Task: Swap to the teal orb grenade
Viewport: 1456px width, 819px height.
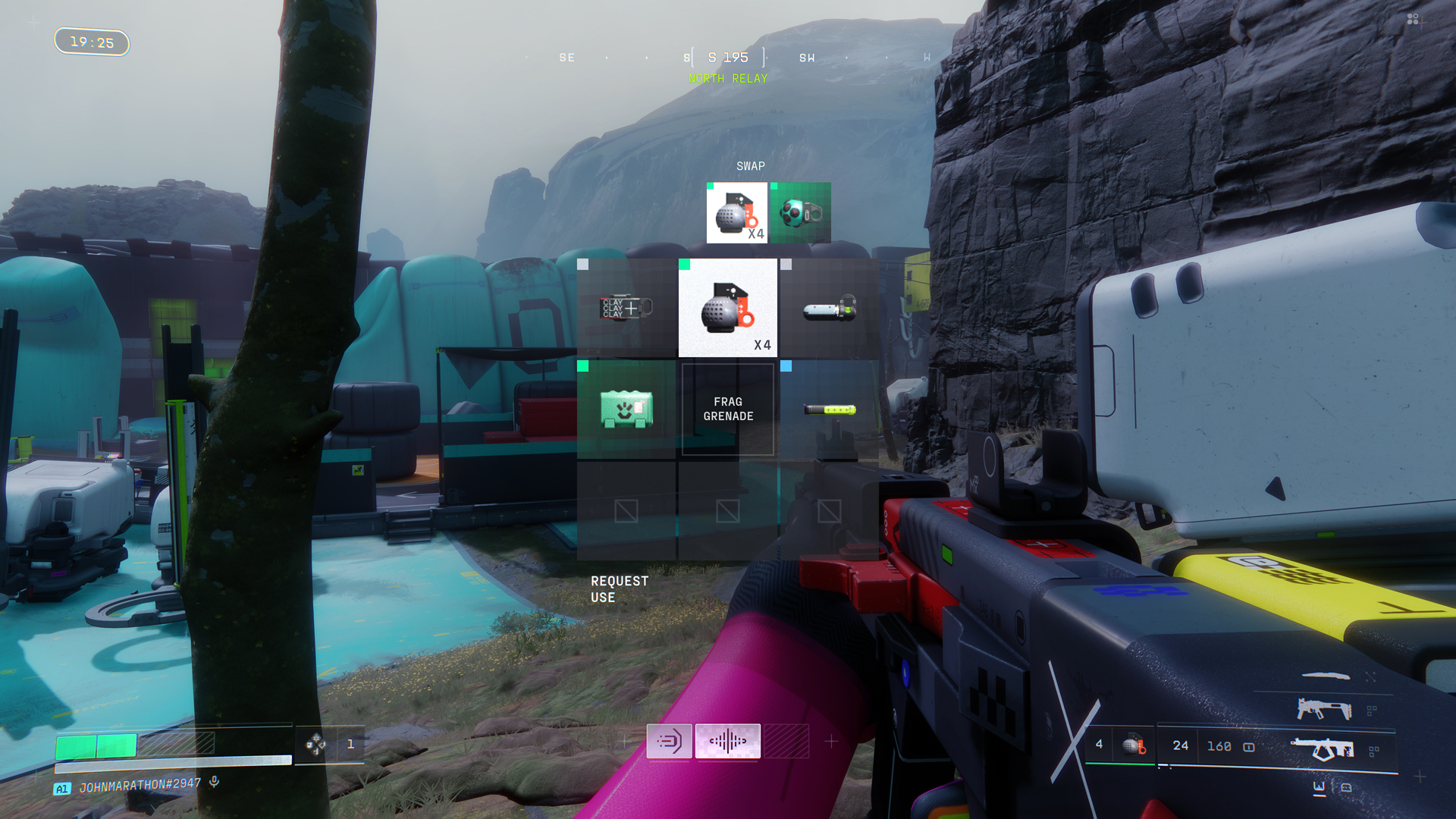Action: click(x=801, y=213)
